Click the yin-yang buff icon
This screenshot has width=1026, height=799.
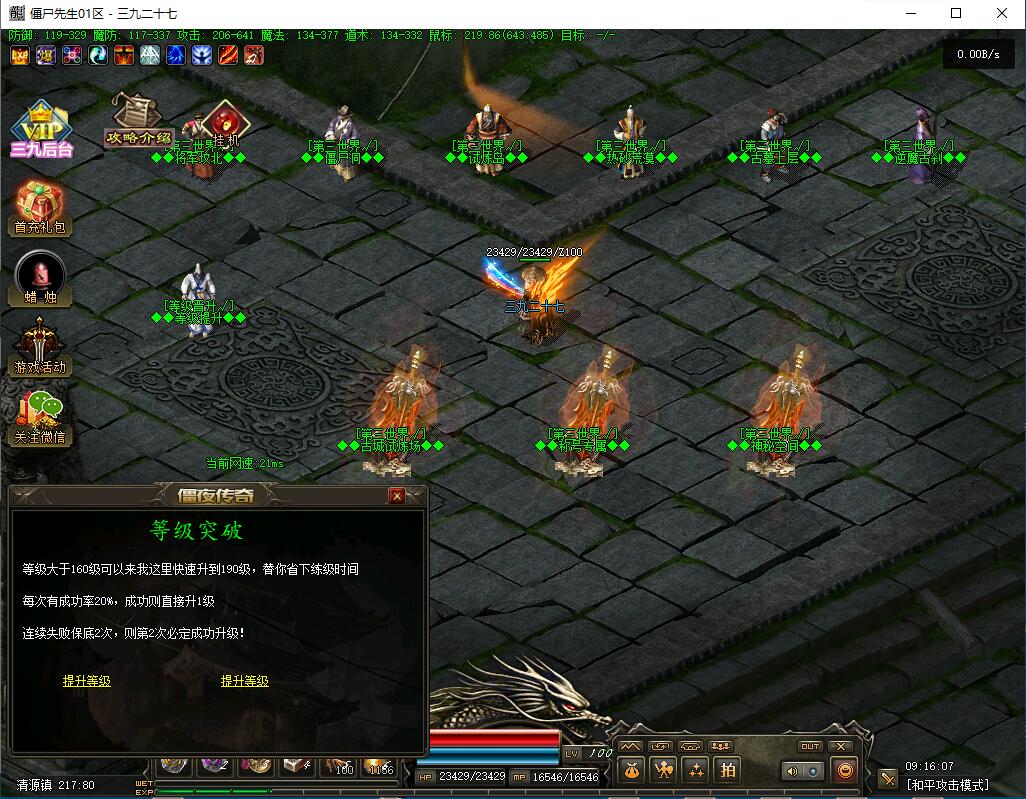(97, 55)
